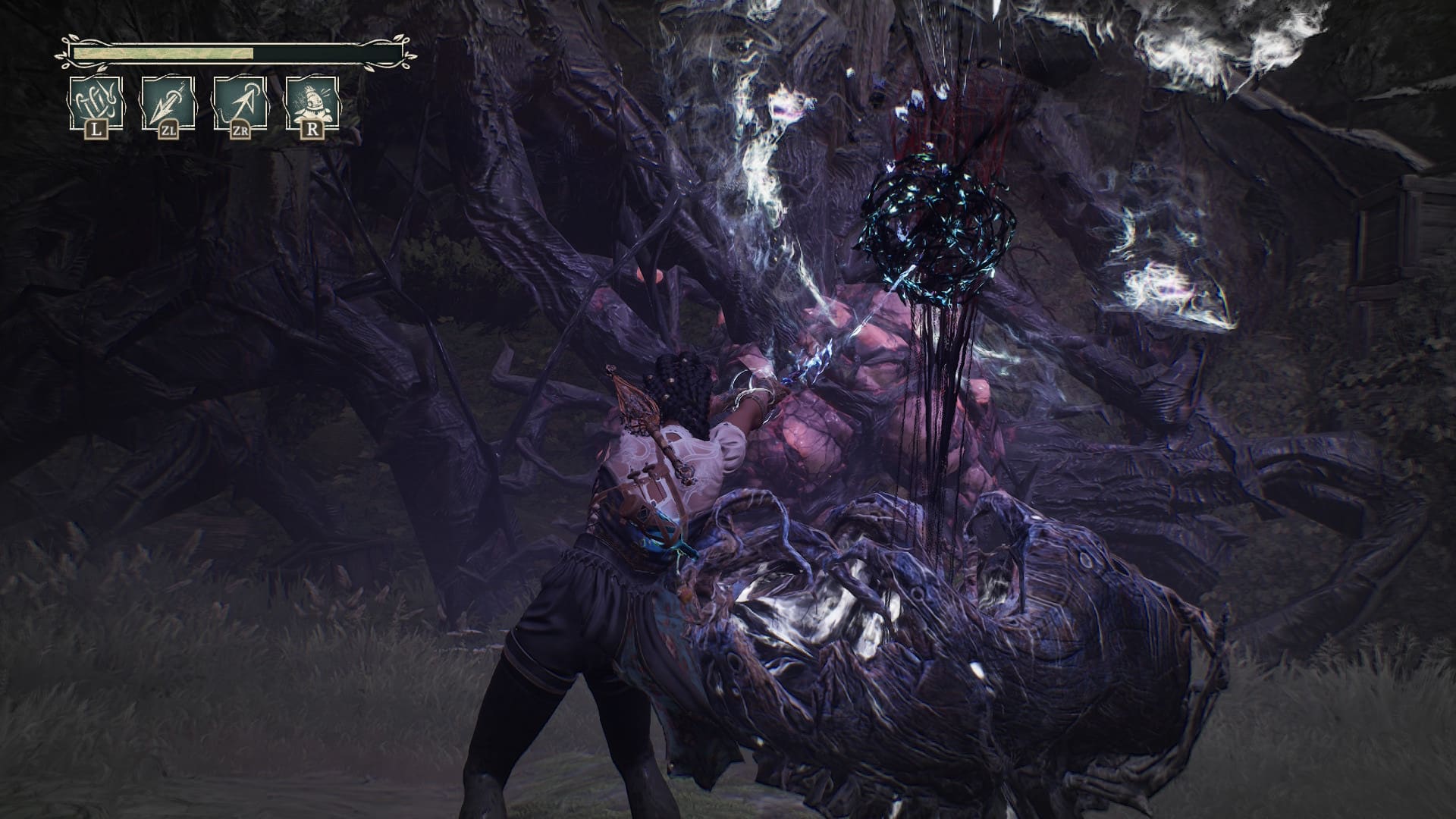Click the vine ornament right of the health bar
This screenshot has width=1456, height=819.
click(x=405, y=53)
